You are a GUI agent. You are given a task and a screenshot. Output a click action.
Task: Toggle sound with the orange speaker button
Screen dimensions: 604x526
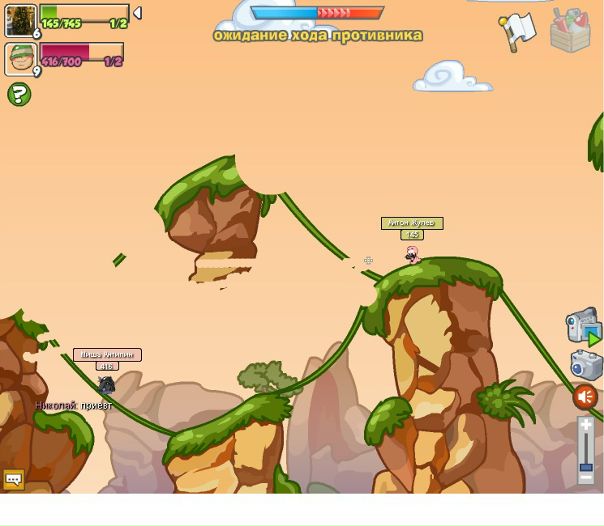[x=586, y=397]
